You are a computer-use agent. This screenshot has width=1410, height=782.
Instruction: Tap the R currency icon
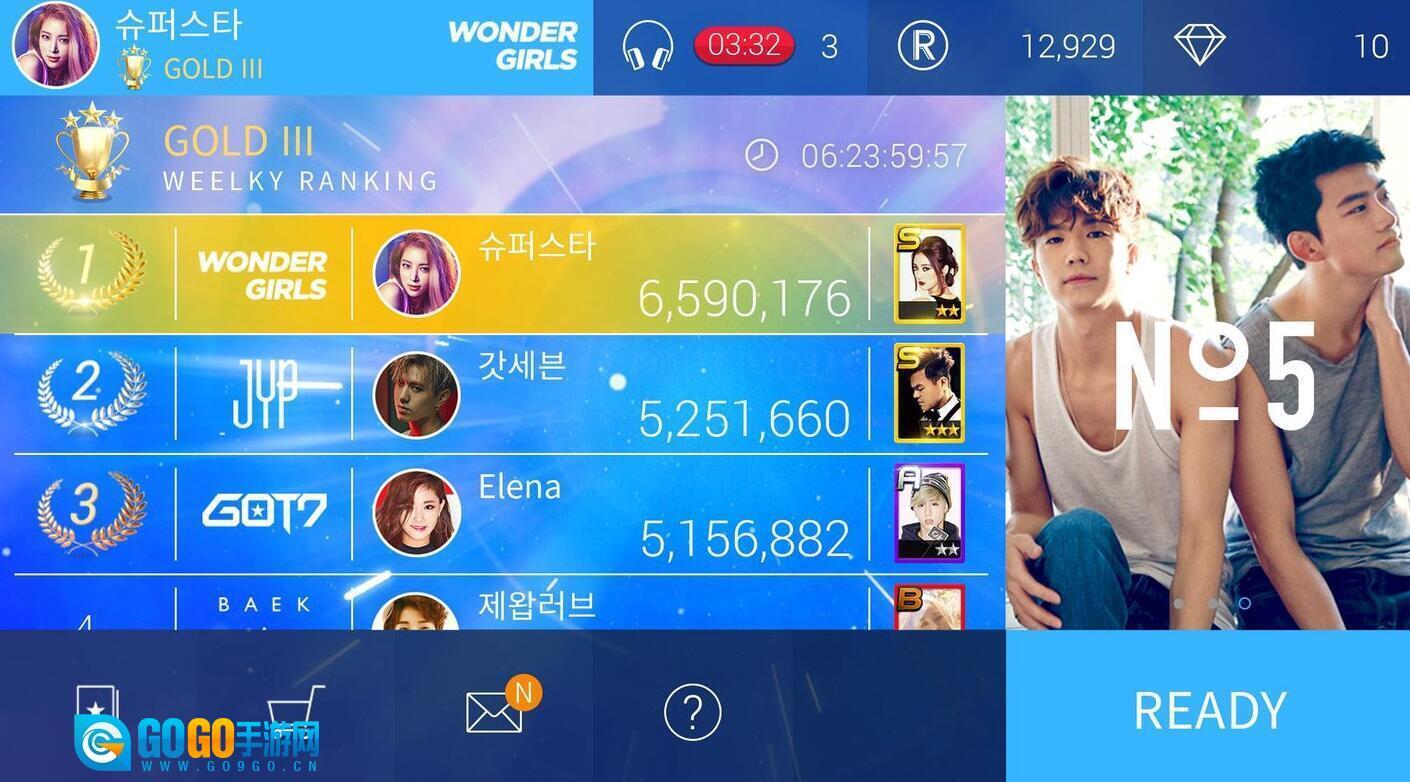pos(922,46)
